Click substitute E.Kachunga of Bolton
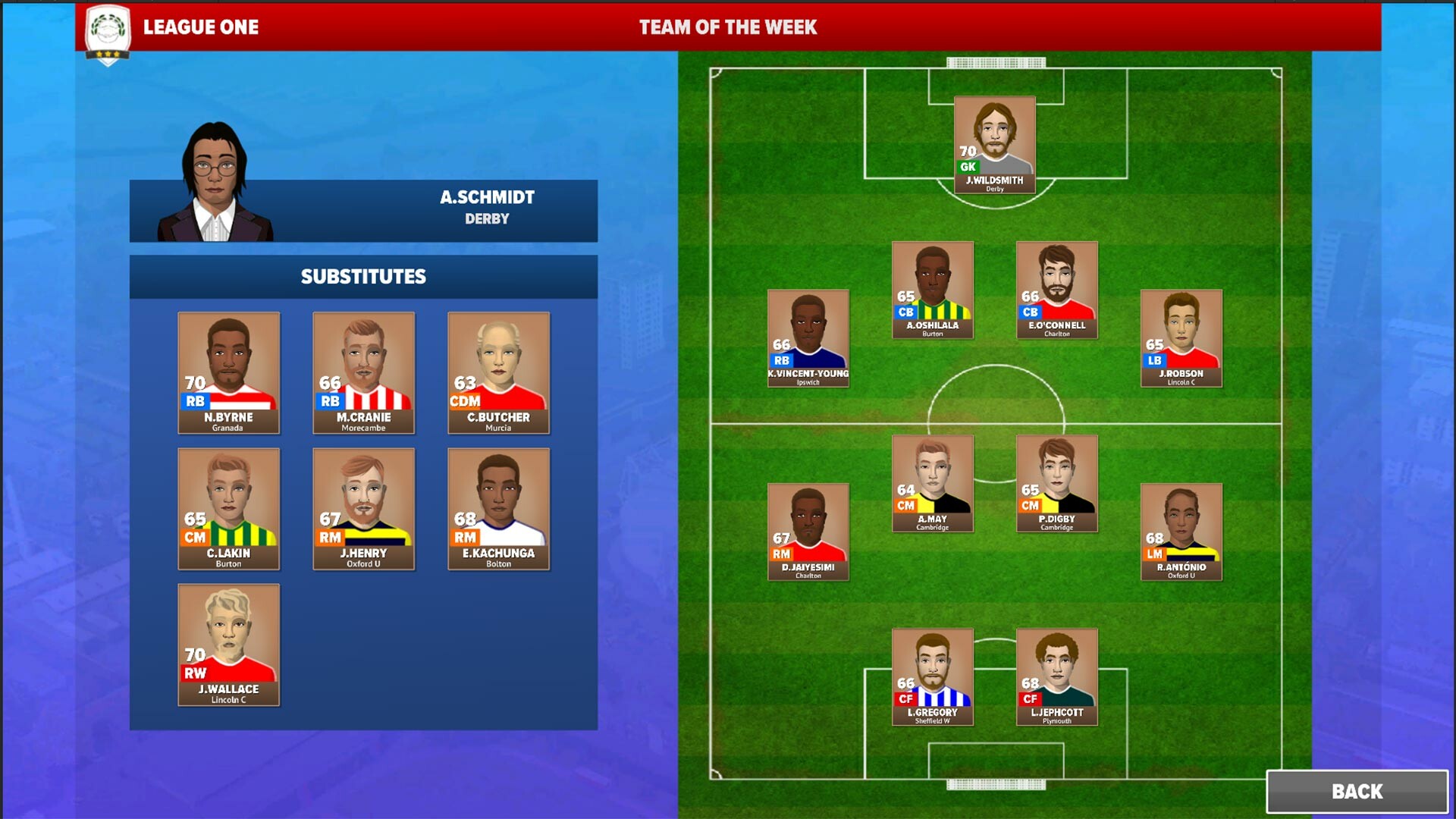 pyautogui.click(x=498, y=509)
